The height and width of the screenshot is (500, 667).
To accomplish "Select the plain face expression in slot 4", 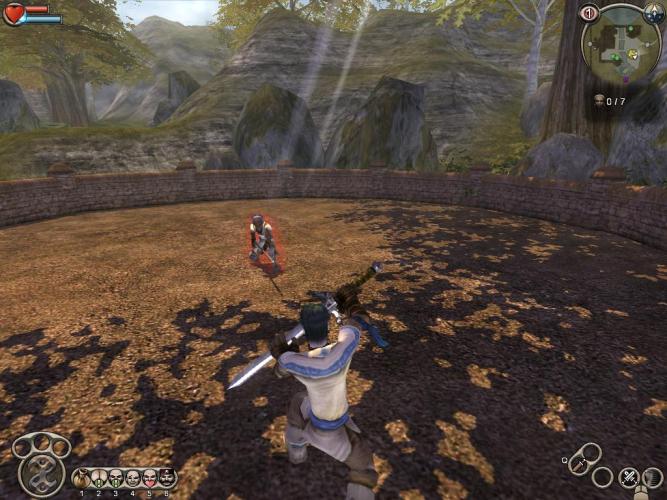I will click(132, 478).
